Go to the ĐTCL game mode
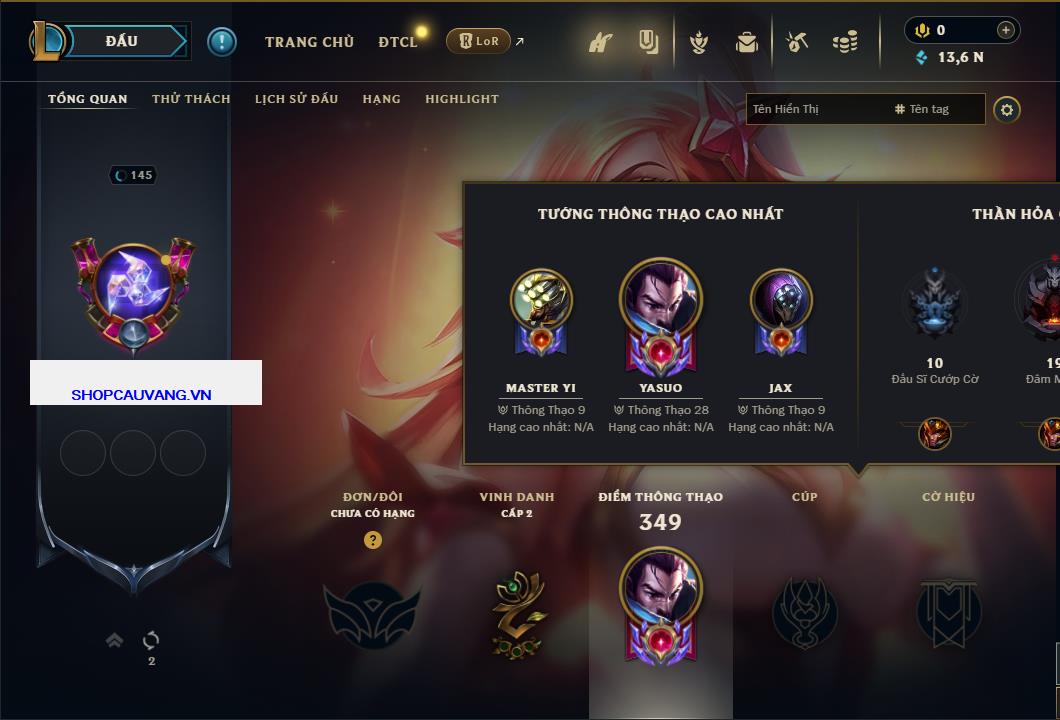This screenshot has width=1060, height=720. [398, 42]
